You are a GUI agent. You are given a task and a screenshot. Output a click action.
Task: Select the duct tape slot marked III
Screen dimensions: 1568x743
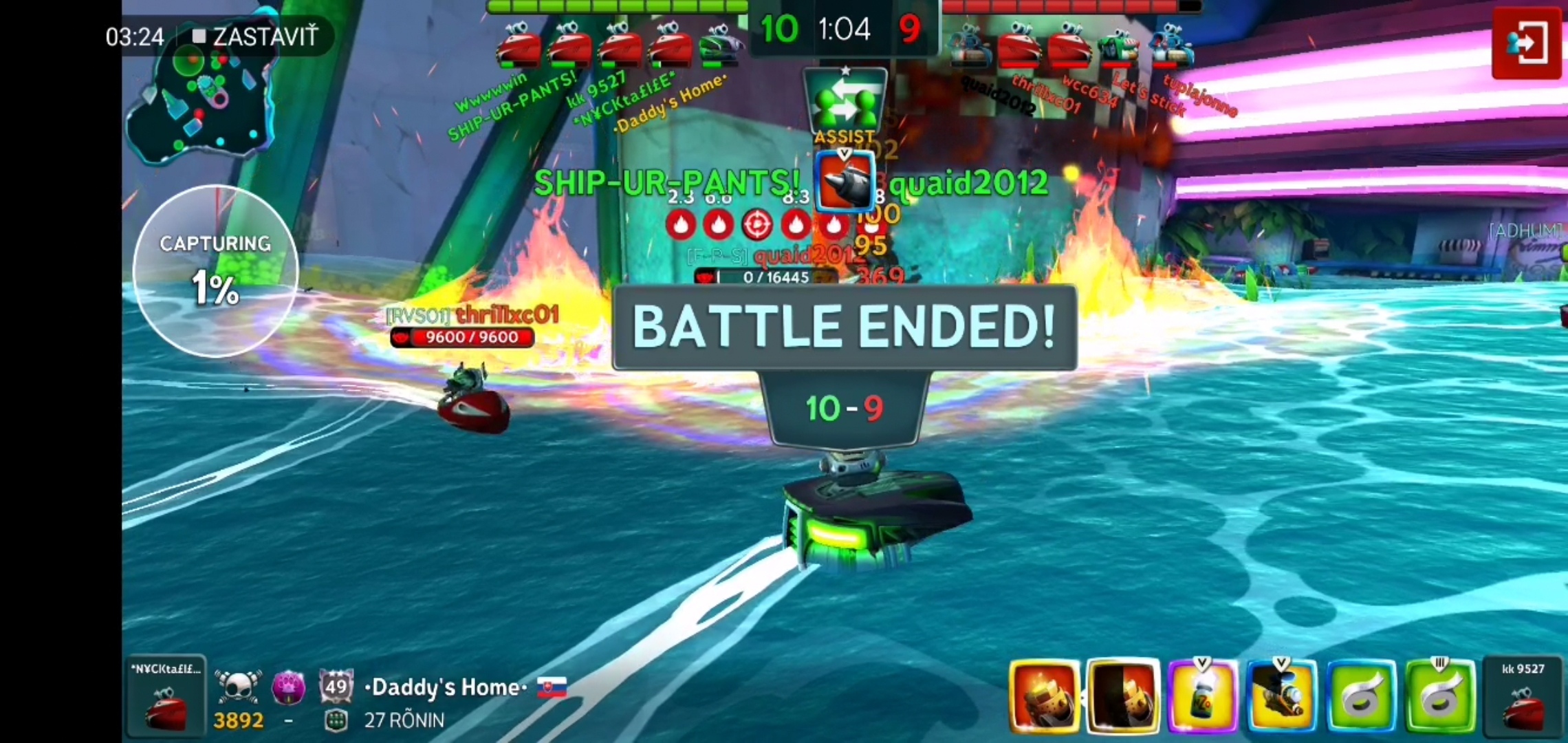point(1439,696)
